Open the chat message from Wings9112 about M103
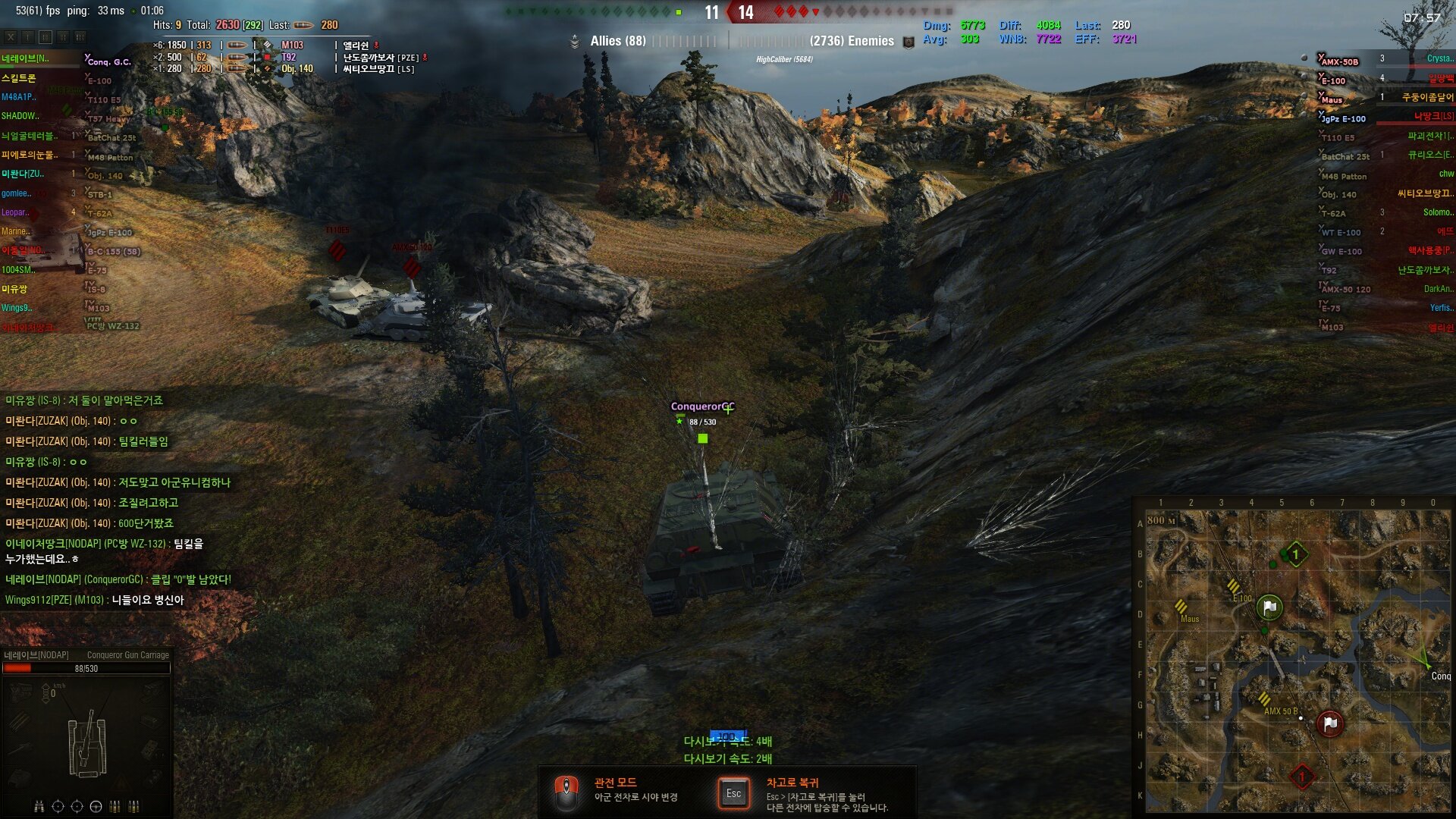This screenshot has width=1456, height=819. [x=95, y=600]
